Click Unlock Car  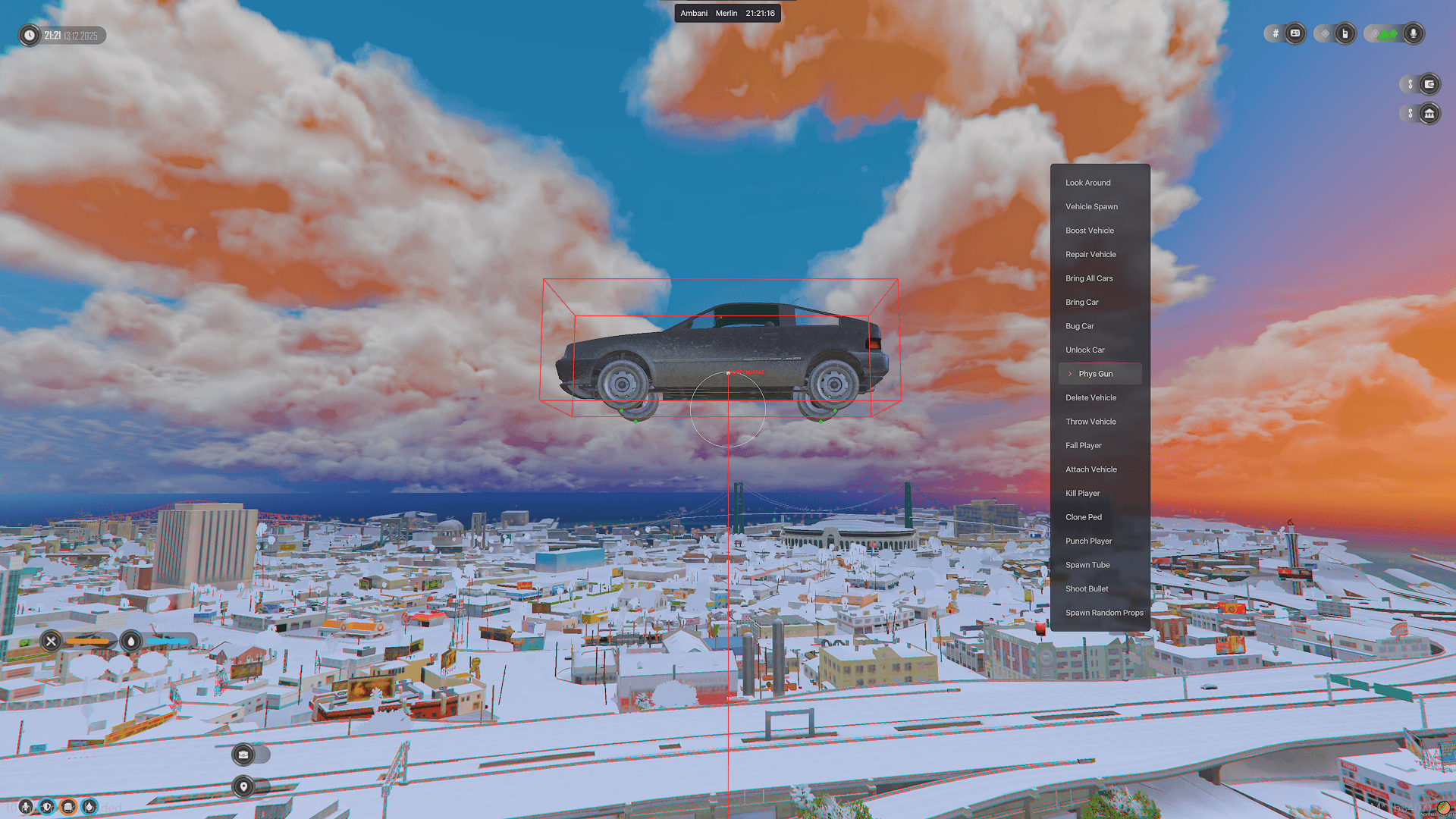1084,350
